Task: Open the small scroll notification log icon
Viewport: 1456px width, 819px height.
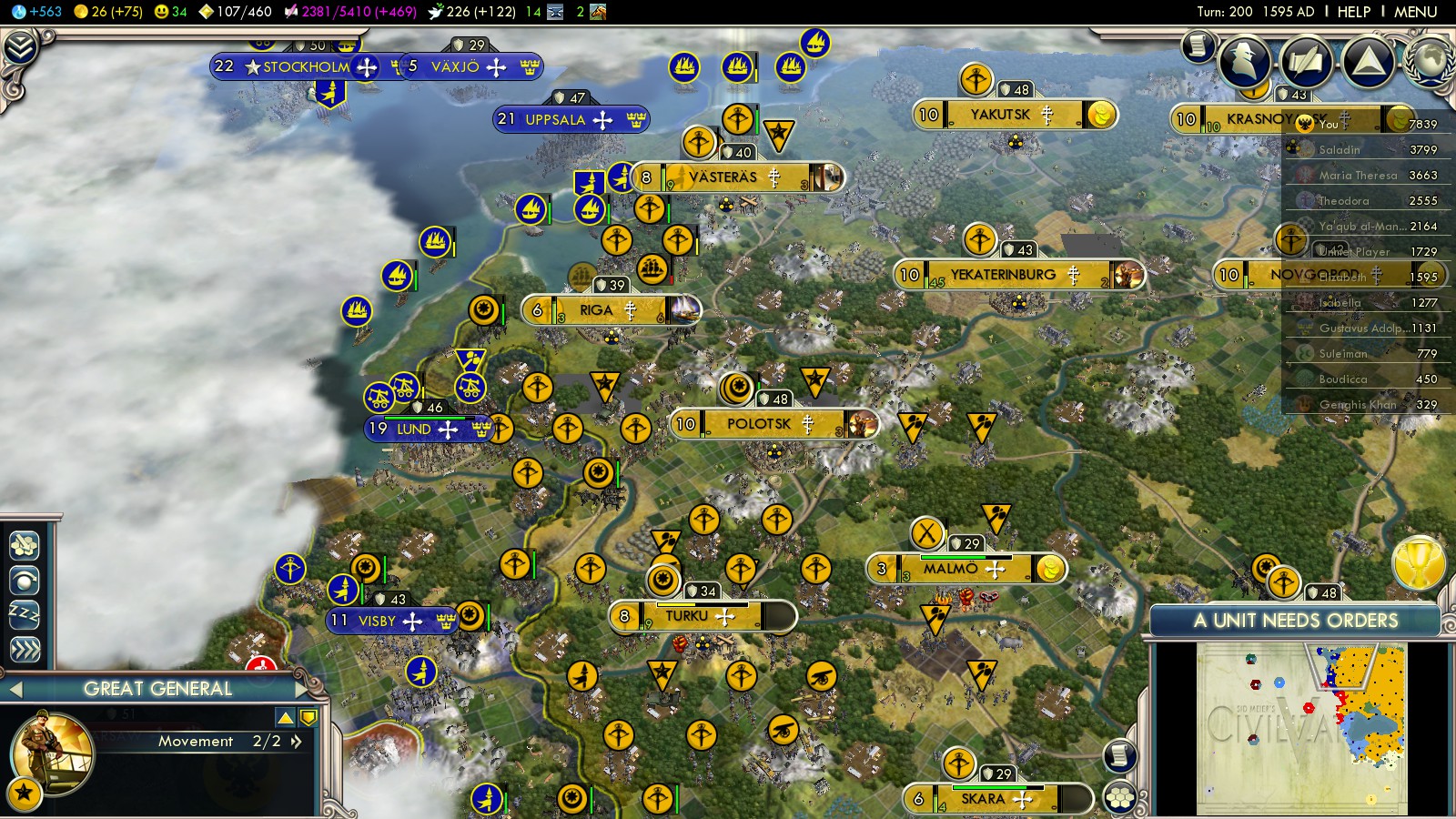Action: click(1198, 45)
